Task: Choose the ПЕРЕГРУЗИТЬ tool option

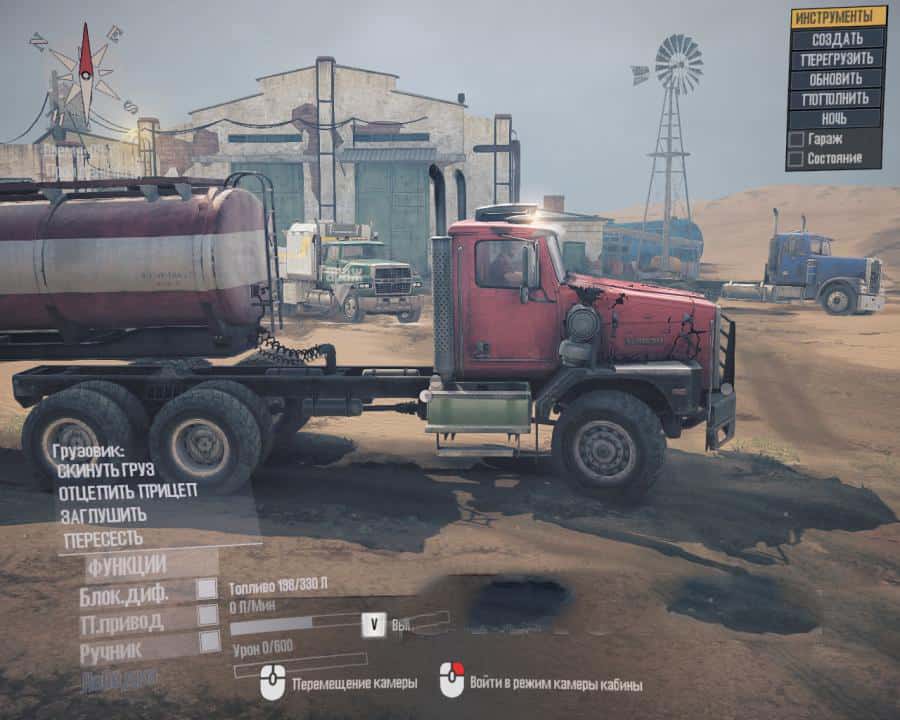Action: pyautogui.click(x=837, y=59)
